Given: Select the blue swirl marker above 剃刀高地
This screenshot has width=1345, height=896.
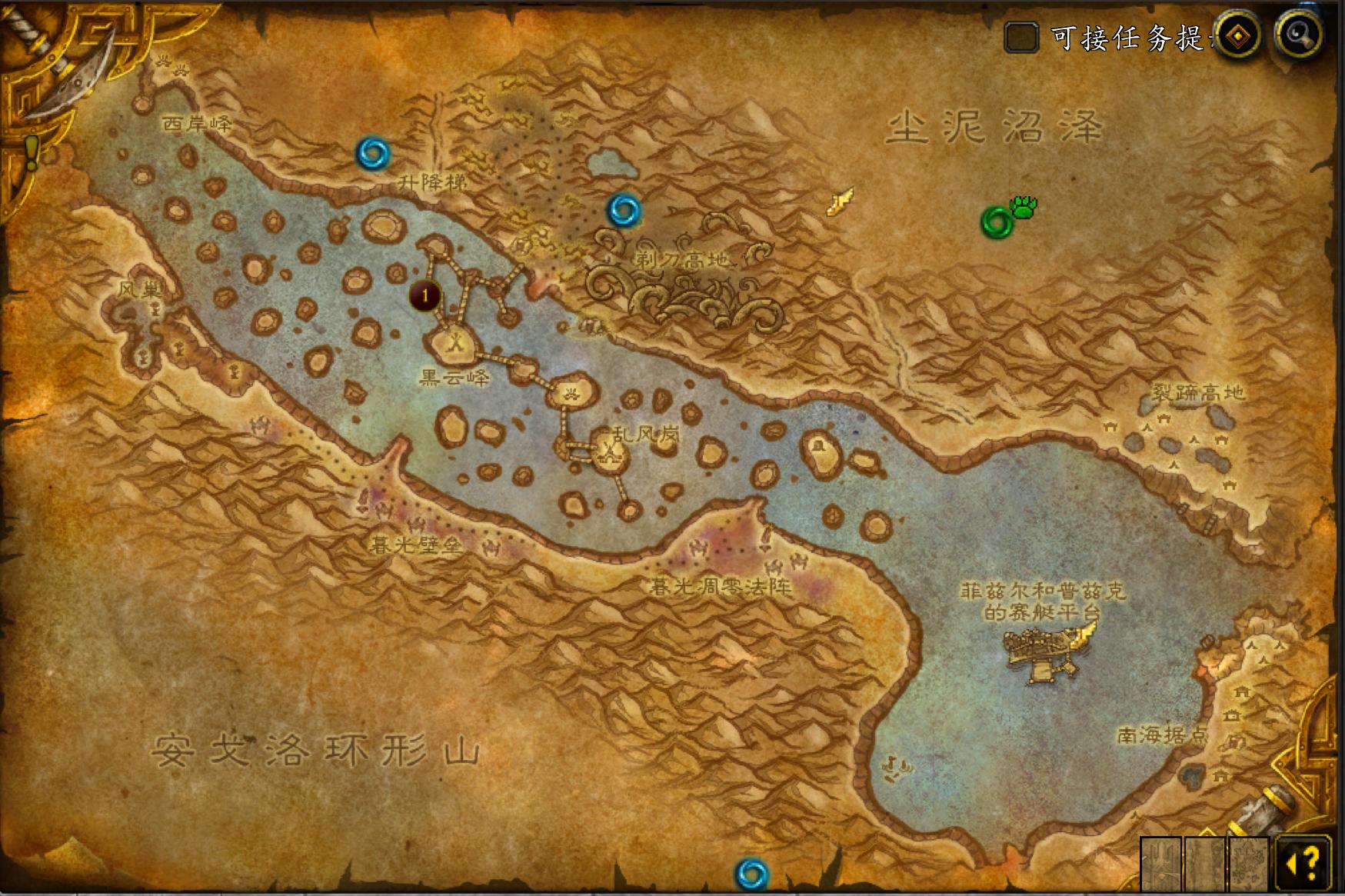Looking at the screenshot, I should click(624, 209).
